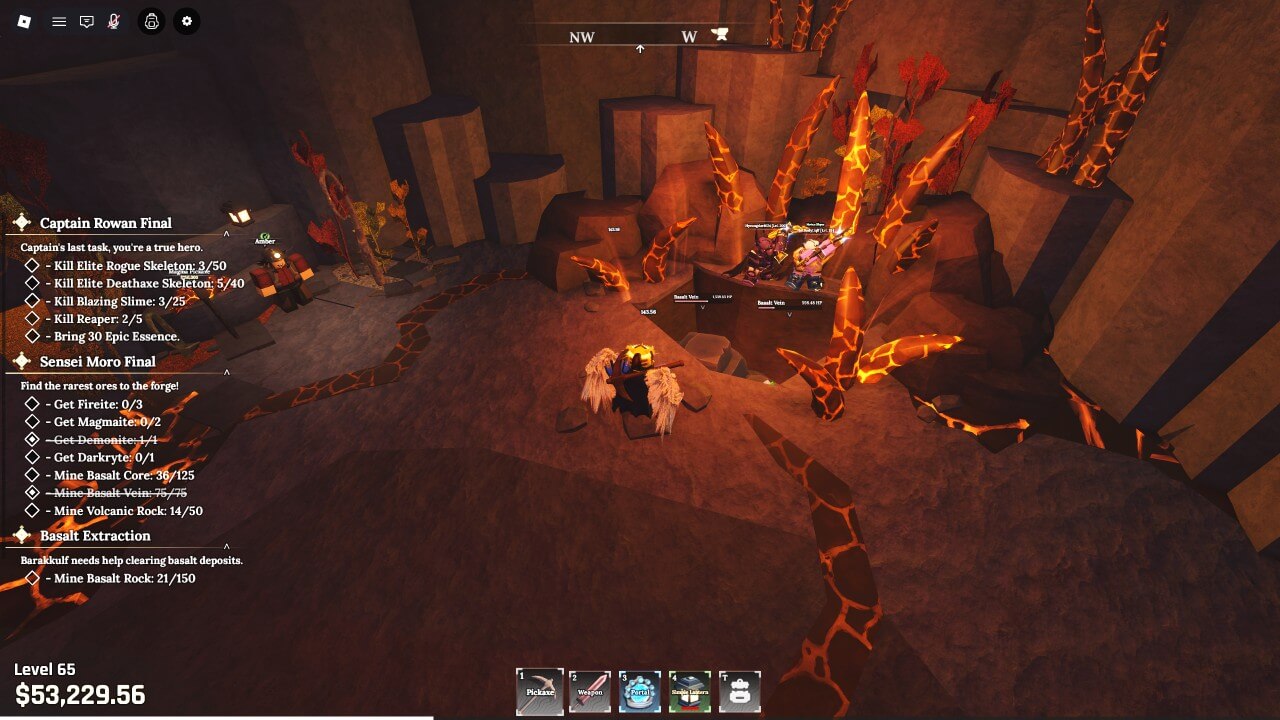Open the hamburger list menu

[59, 21]
